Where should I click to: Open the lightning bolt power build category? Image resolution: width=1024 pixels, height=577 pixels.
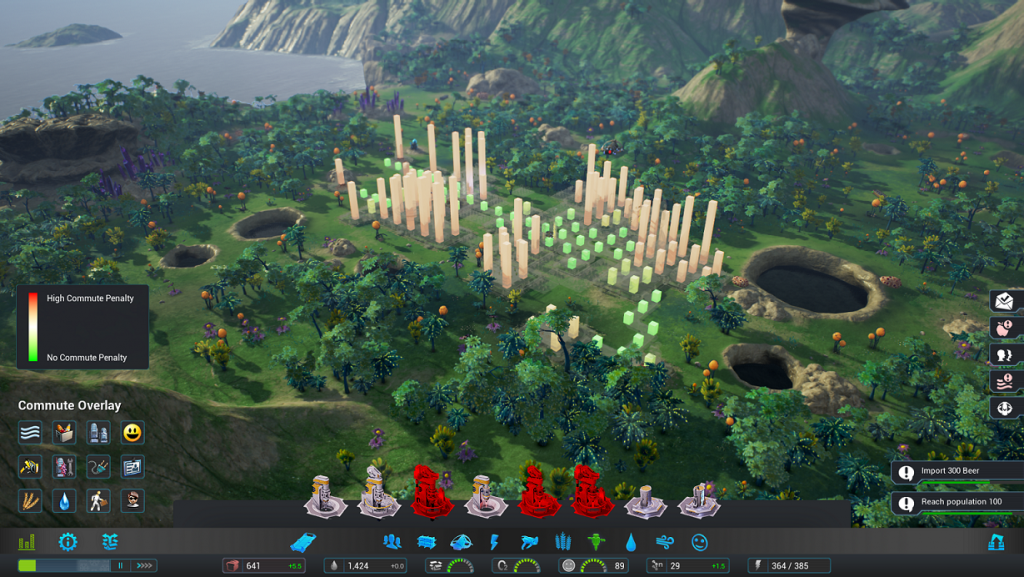click(493, 542)
